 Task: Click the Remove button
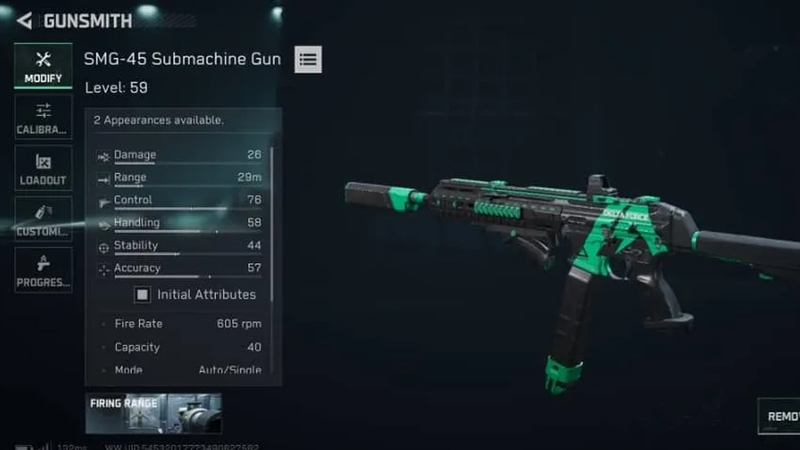point(779,416)
